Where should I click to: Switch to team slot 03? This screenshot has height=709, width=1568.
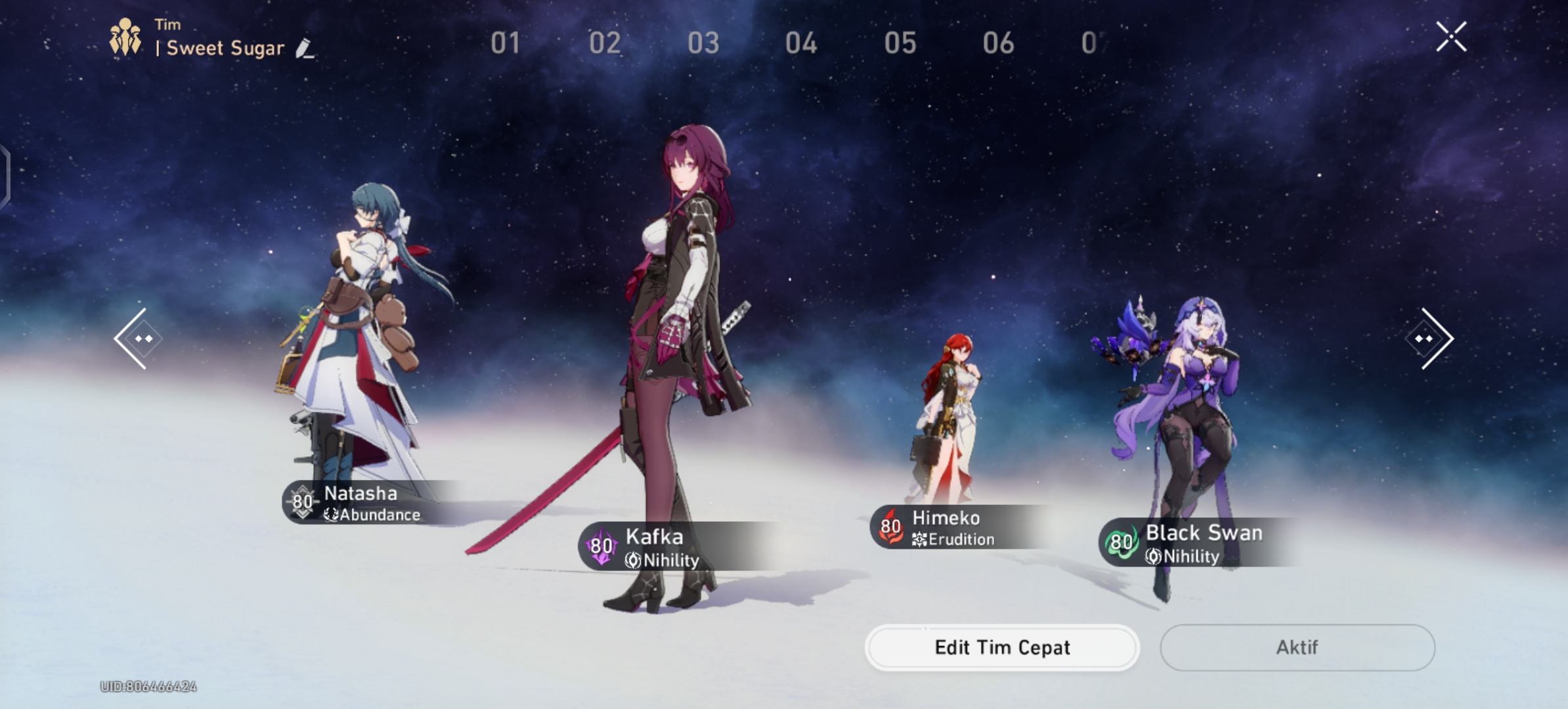(x=704, y=43)
